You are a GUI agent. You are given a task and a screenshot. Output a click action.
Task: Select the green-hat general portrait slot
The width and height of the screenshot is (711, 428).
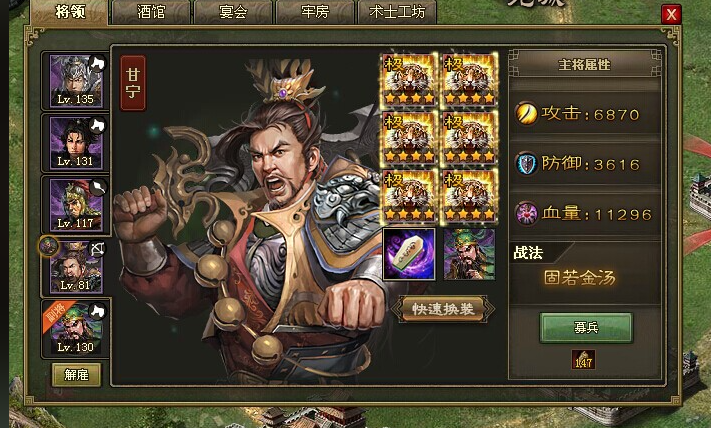point(470,254)
